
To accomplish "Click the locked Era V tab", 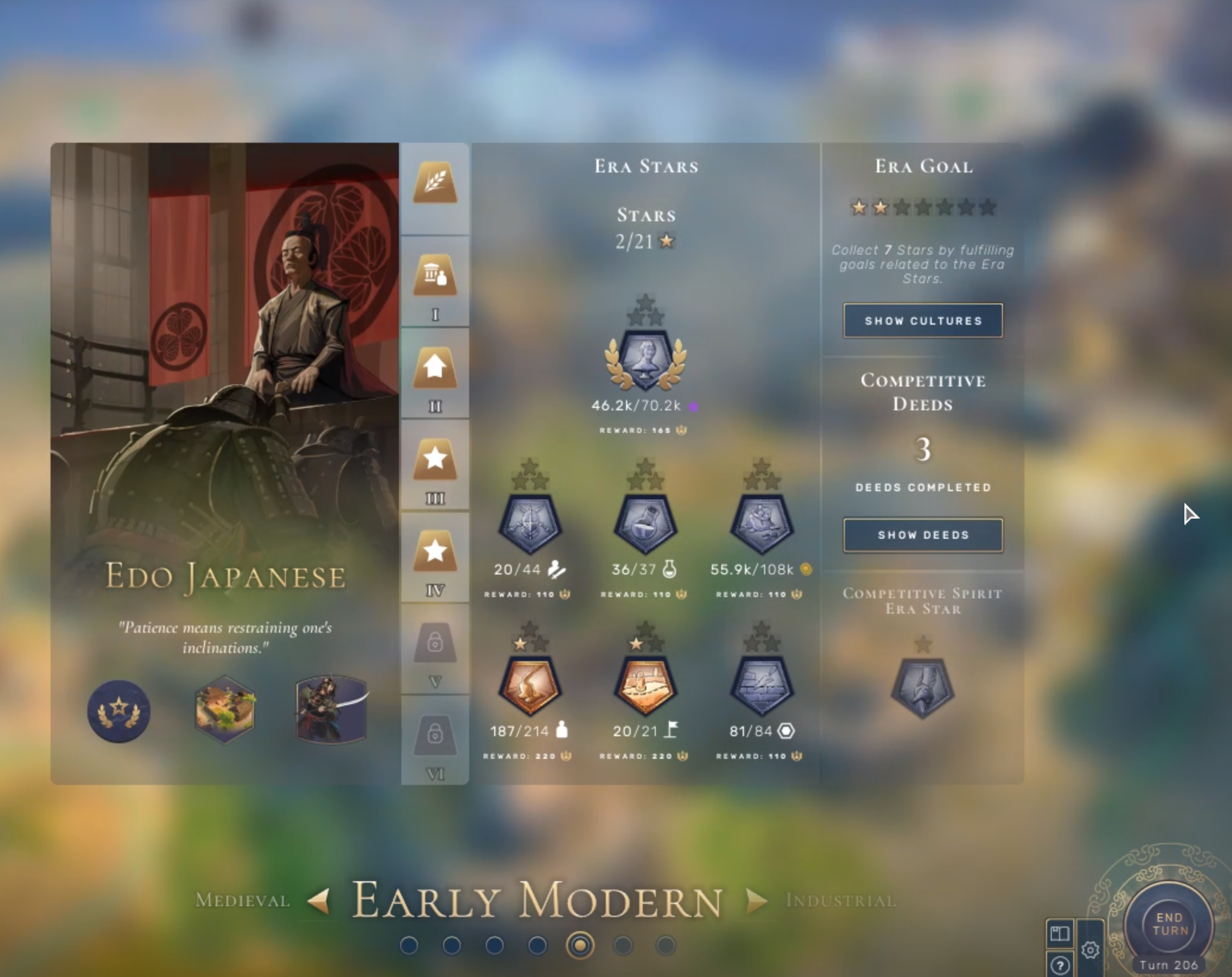I will [435, 643].
